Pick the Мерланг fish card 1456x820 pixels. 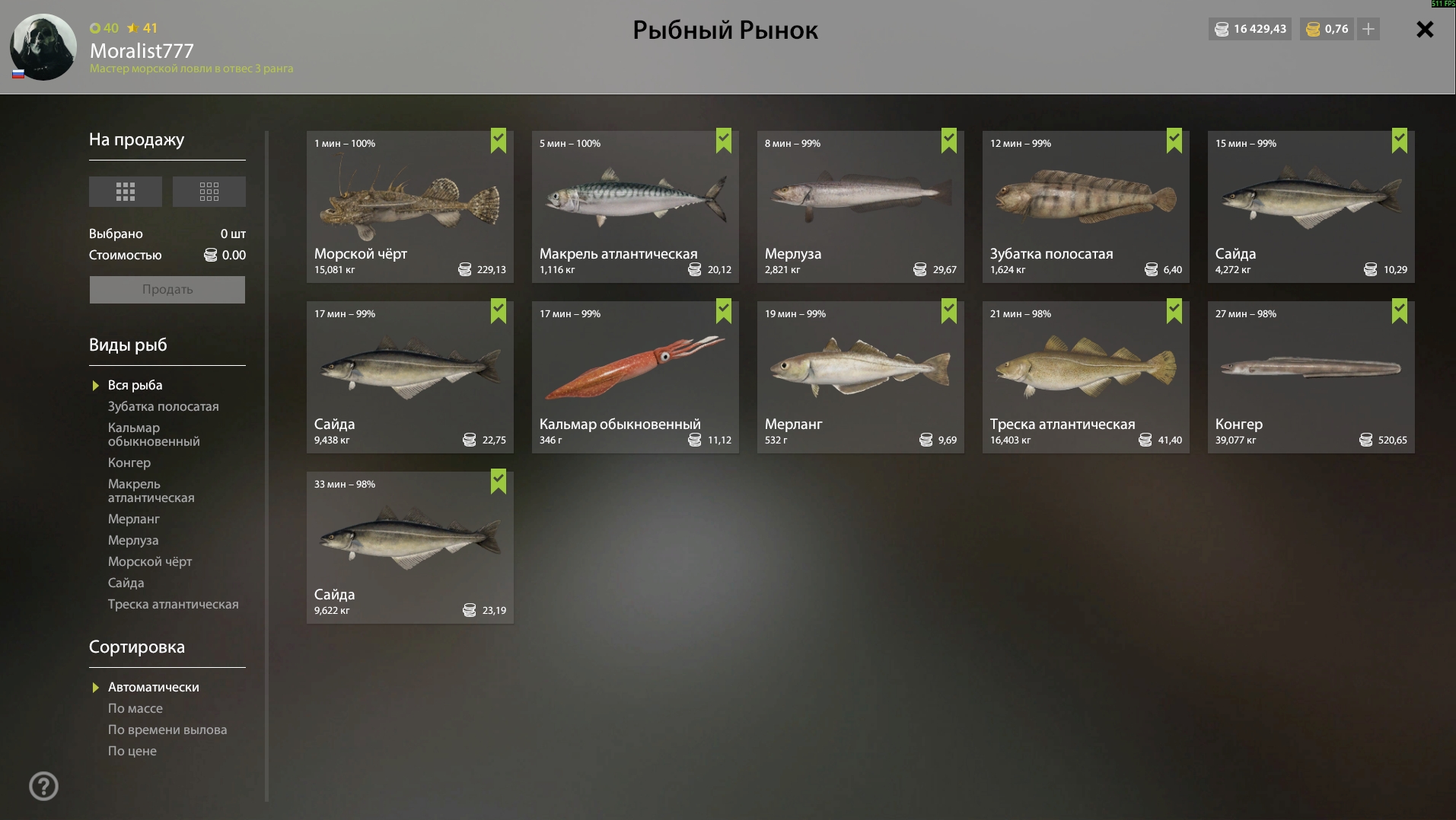[x=860, y=377]
